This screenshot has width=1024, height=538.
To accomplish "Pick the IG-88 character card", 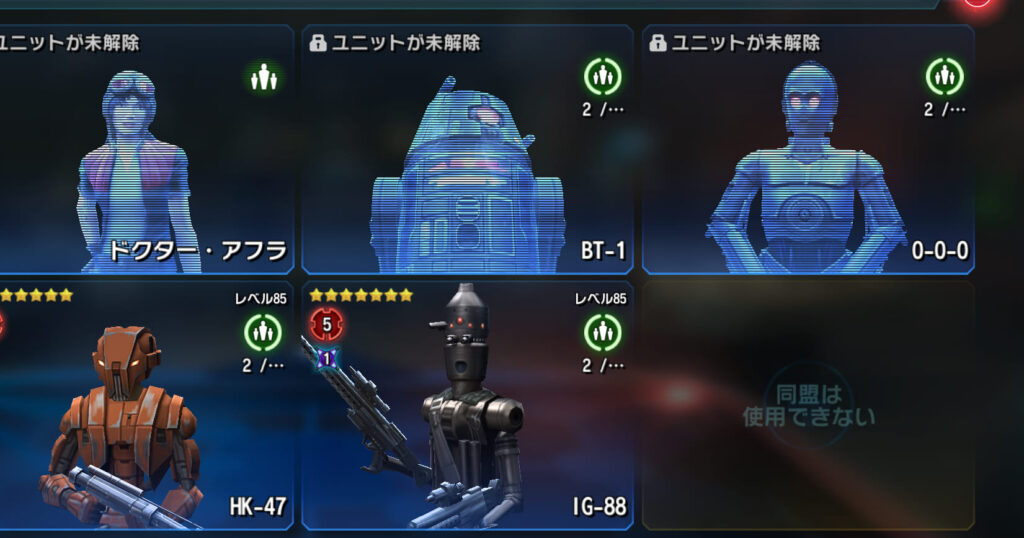I will click(467, 405).
